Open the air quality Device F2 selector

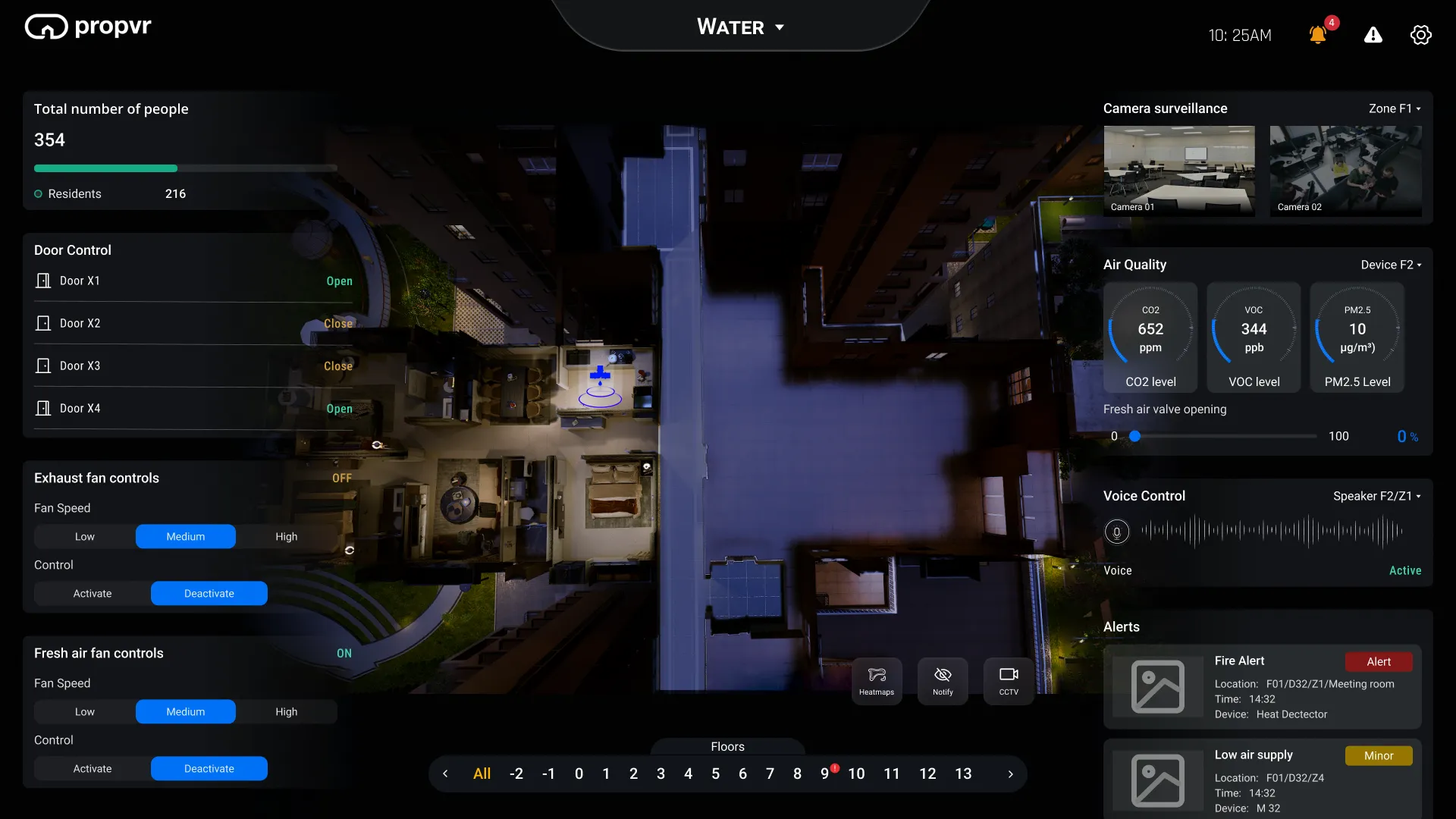click(1389, 265)
